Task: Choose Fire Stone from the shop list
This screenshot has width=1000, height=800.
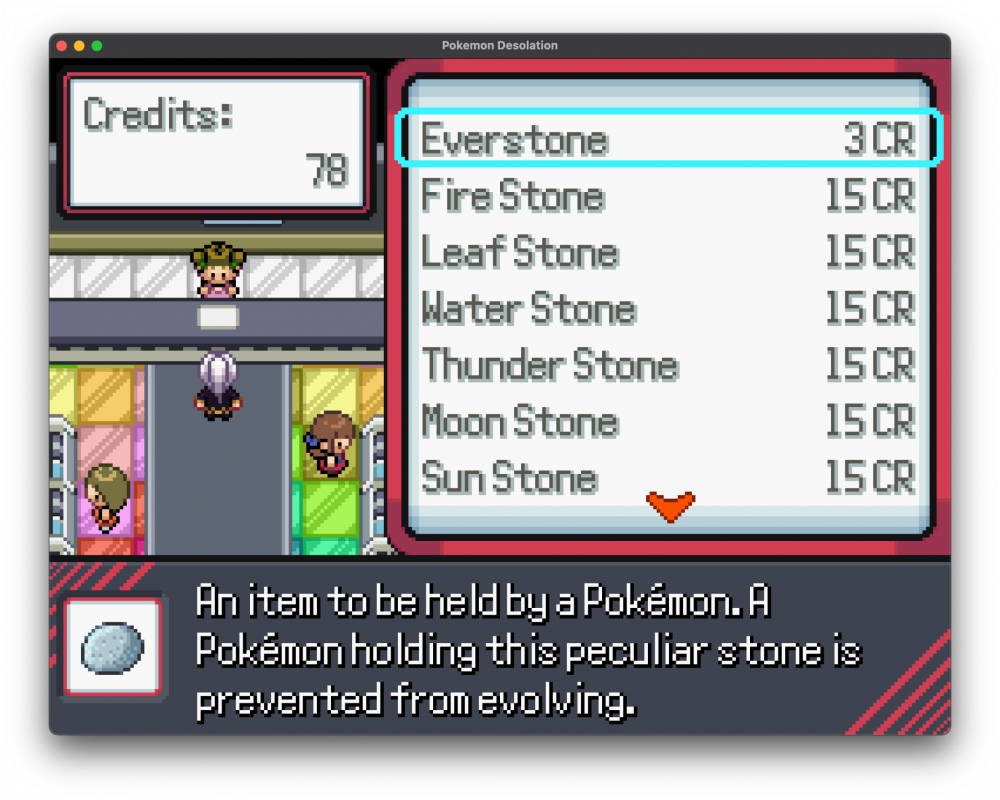Action: click(x=667, y=196)
